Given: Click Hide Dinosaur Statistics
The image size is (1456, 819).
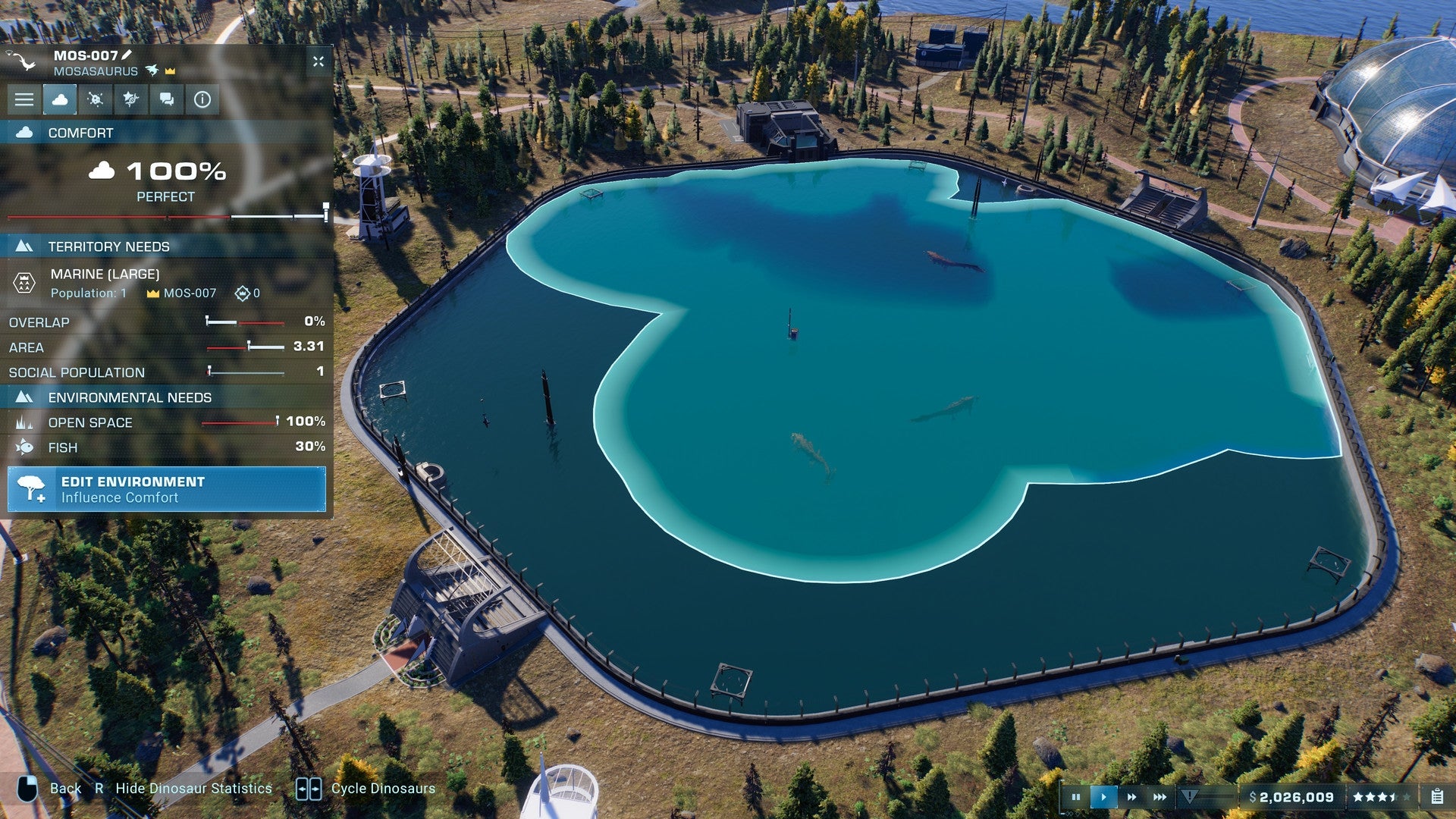Looking at the screenshot, I should [193, 788].
